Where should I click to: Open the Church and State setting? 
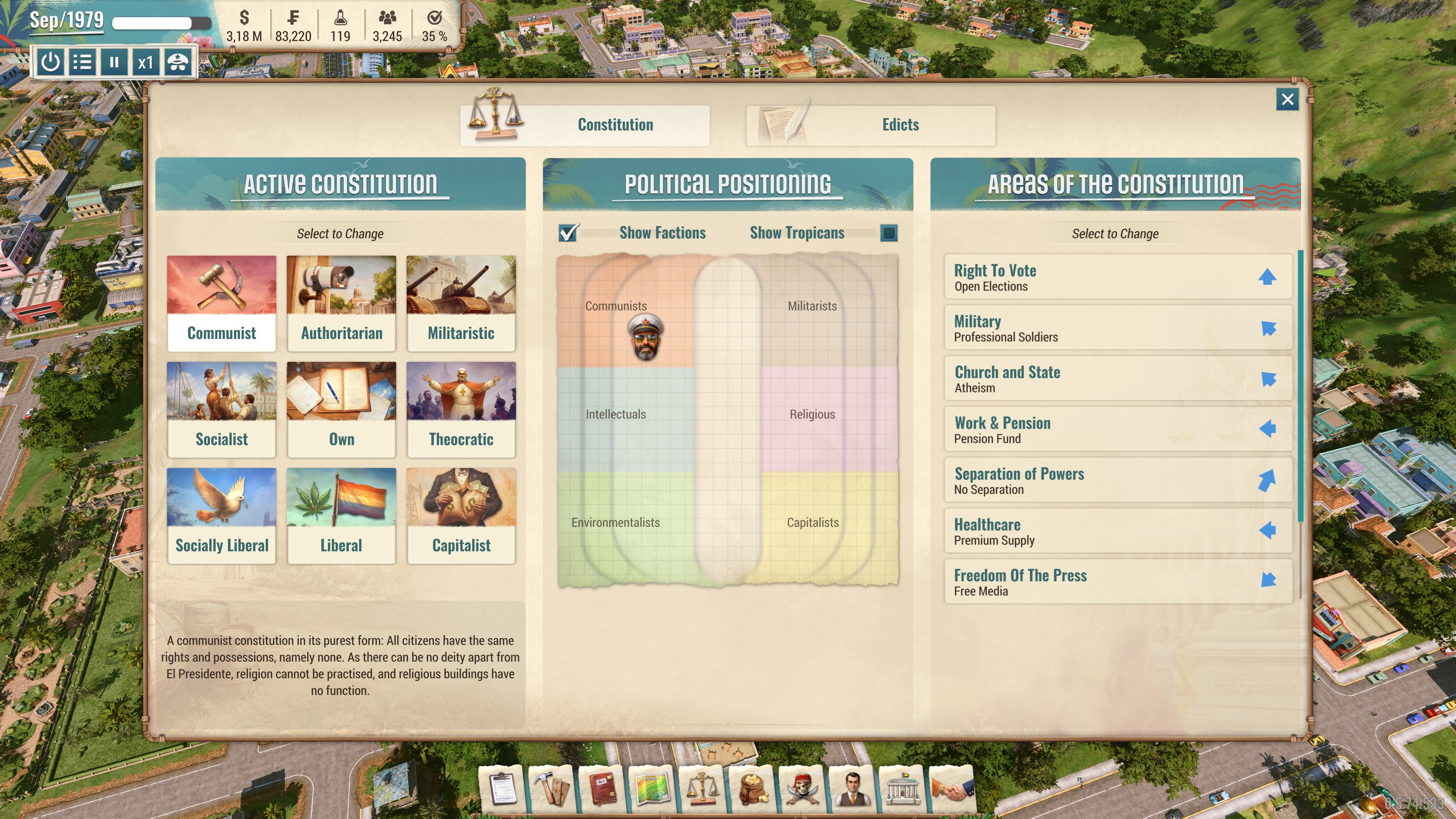click(1118, 378)
